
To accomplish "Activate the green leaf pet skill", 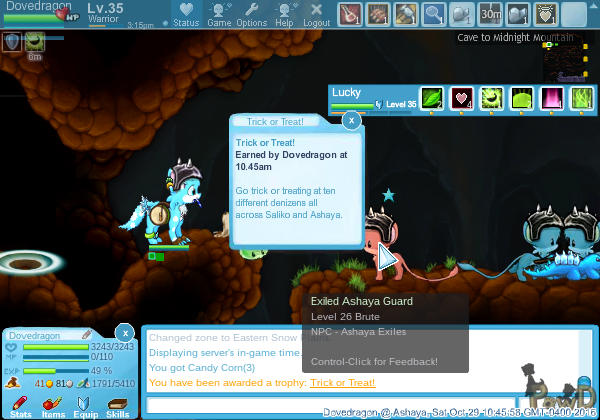I will click(x=431, y=99).
